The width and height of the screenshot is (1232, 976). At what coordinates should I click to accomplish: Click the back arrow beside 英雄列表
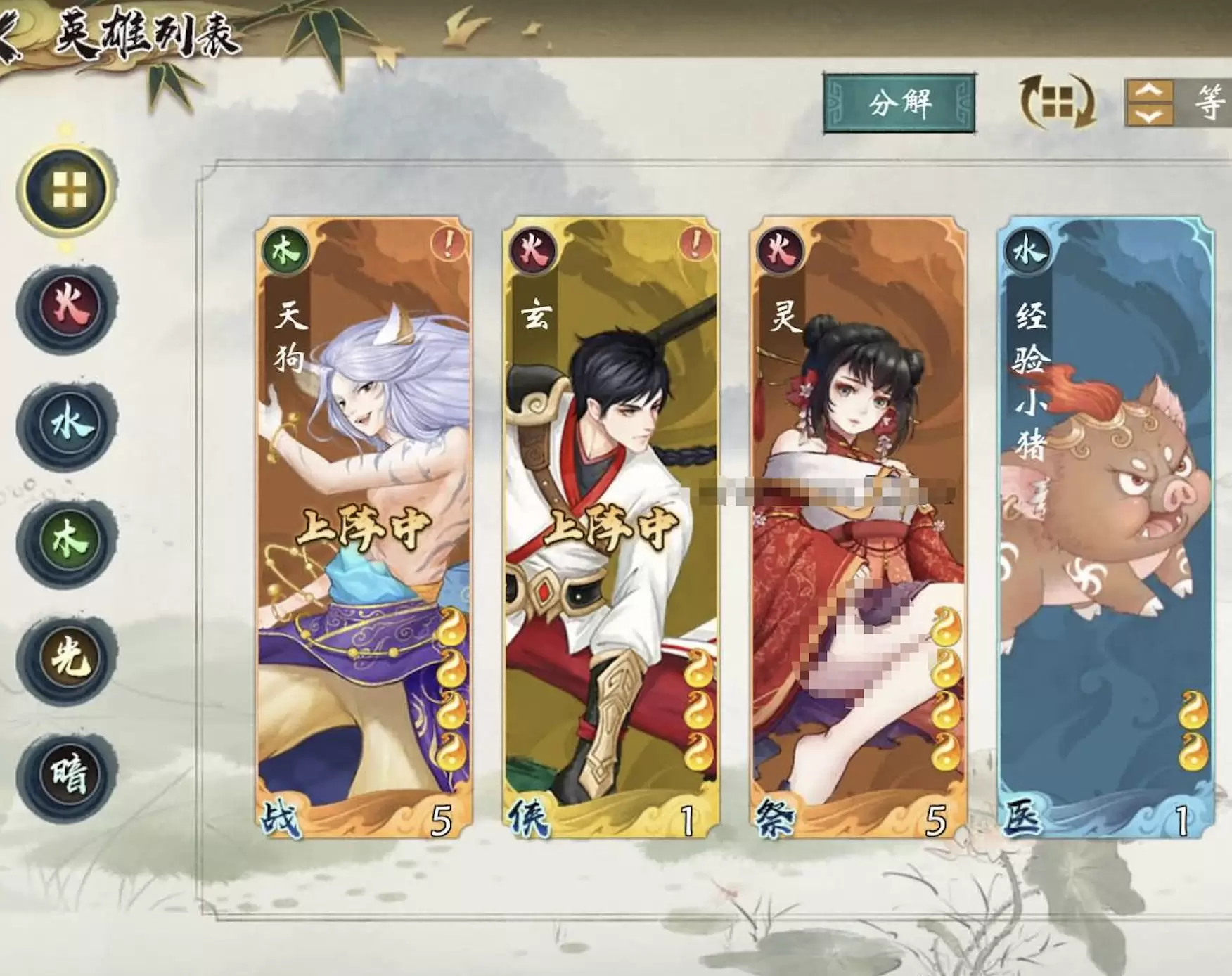click(10, 32)
